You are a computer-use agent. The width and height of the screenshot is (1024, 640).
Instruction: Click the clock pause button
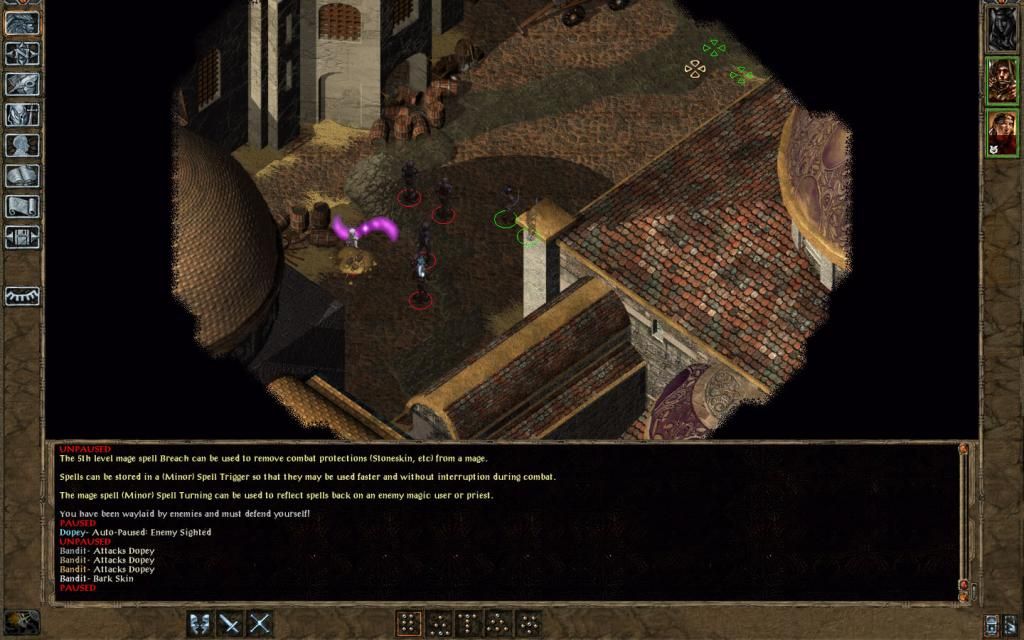[22, 622]
